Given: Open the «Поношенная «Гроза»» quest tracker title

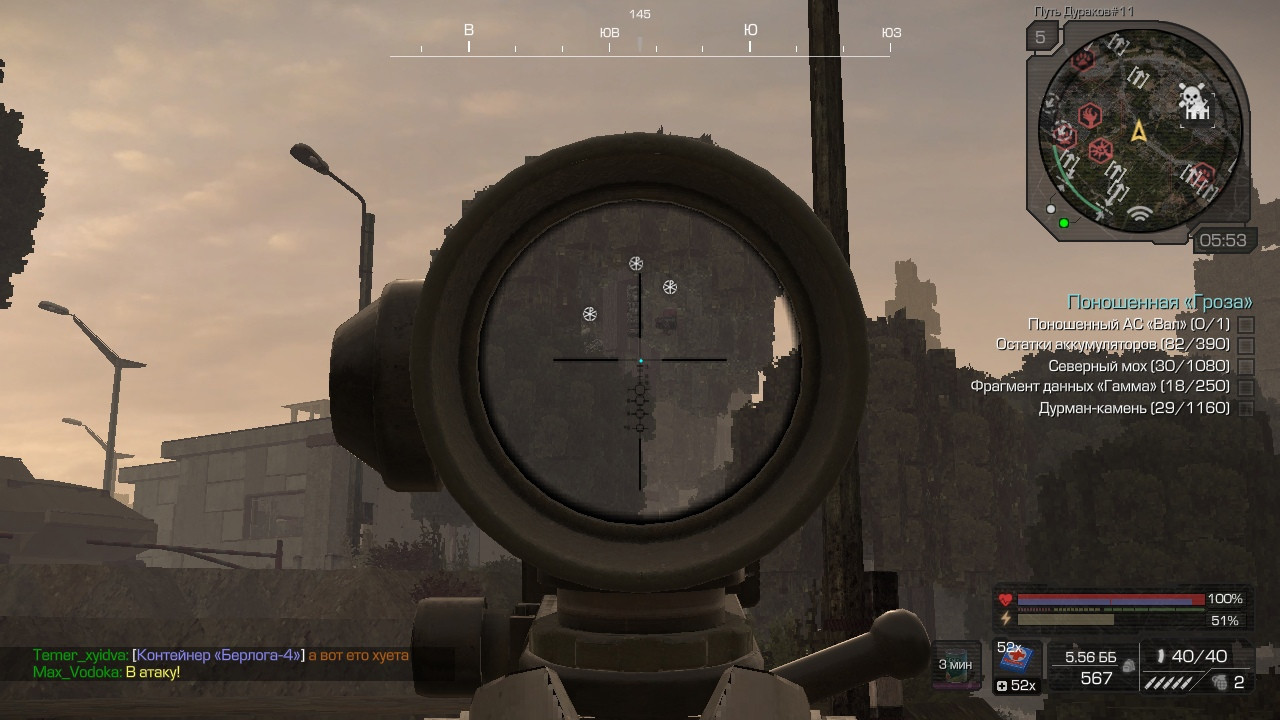Looking at the screenshot, I should [x=1159, y=302].
